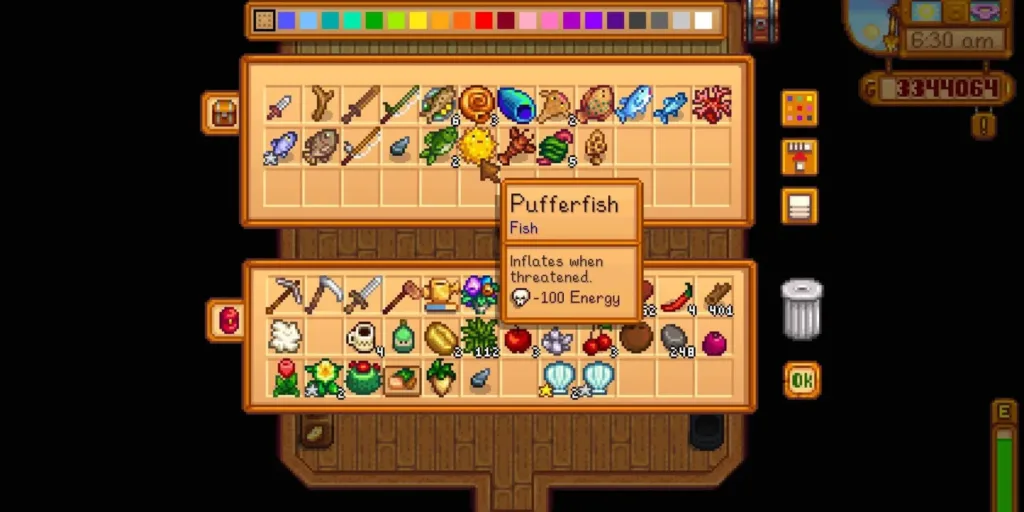Toggle the chest color picker button
Viewport: 1024px width, 512px height.
point(799,108)
